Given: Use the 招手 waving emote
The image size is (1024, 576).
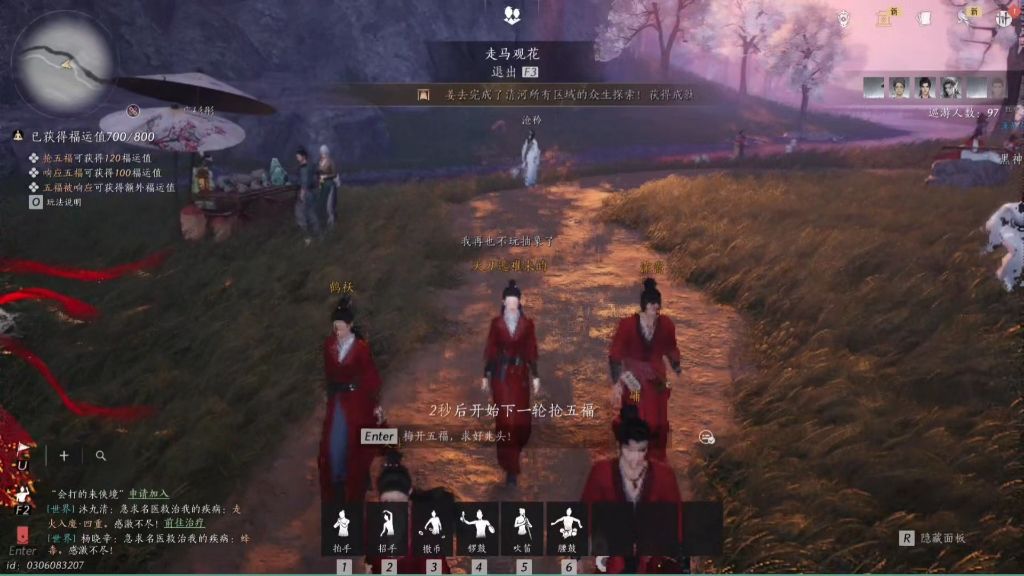Looking at the screenshot, I should [388, 527].
